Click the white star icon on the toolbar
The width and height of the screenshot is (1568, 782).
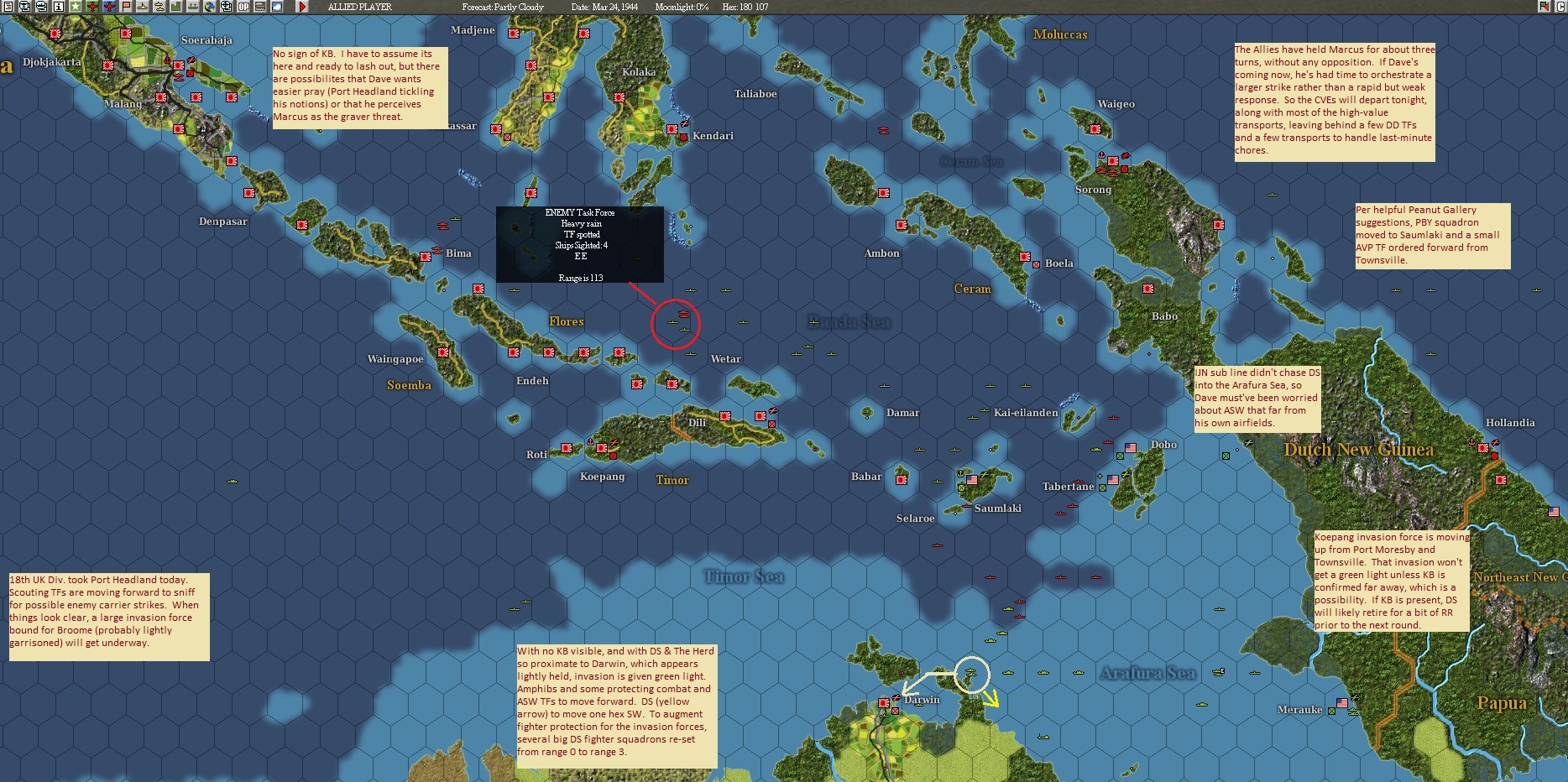(76, 8)
